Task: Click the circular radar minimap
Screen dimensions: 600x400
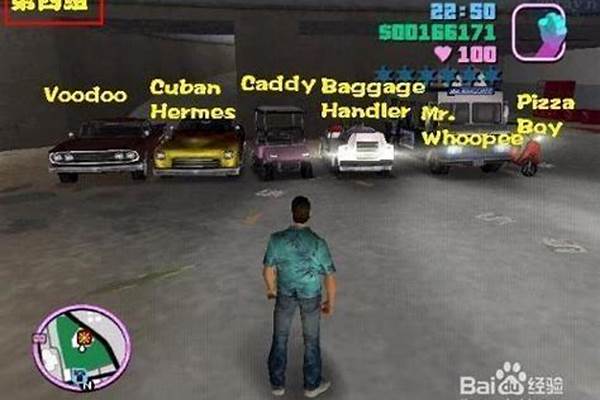Action: tap(81, 347)
